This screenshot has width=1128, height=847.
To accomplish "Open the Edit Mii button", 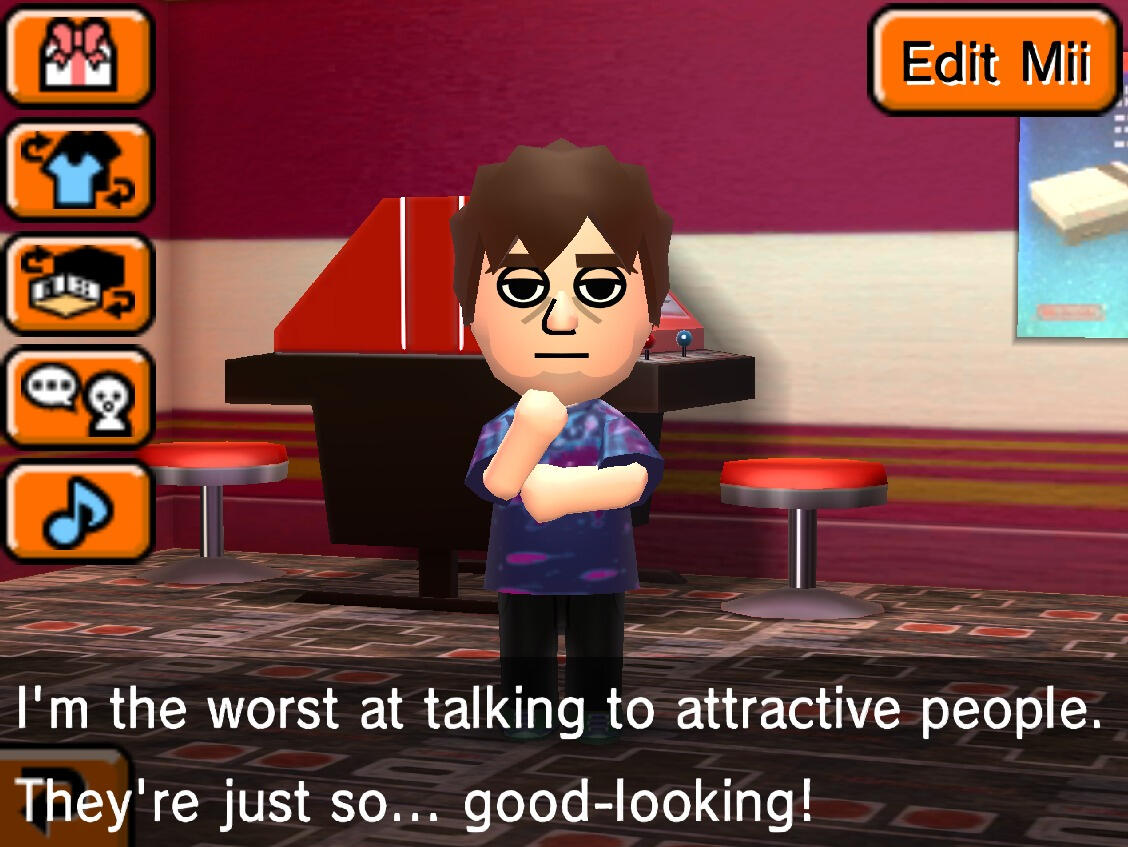I will [x=994, y=62].
